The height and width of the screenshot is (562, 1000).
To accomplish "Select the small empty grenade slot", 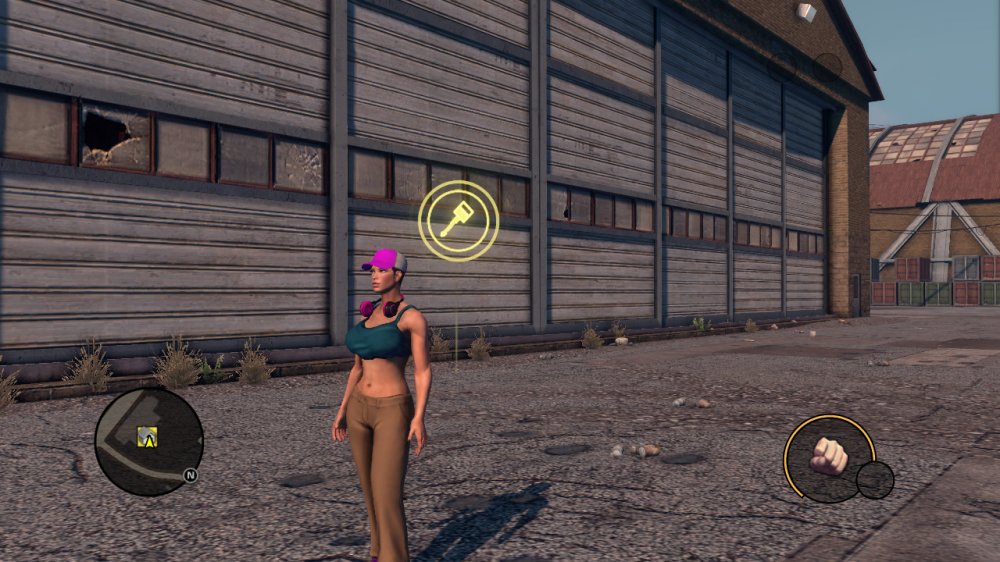I will 875,480.
